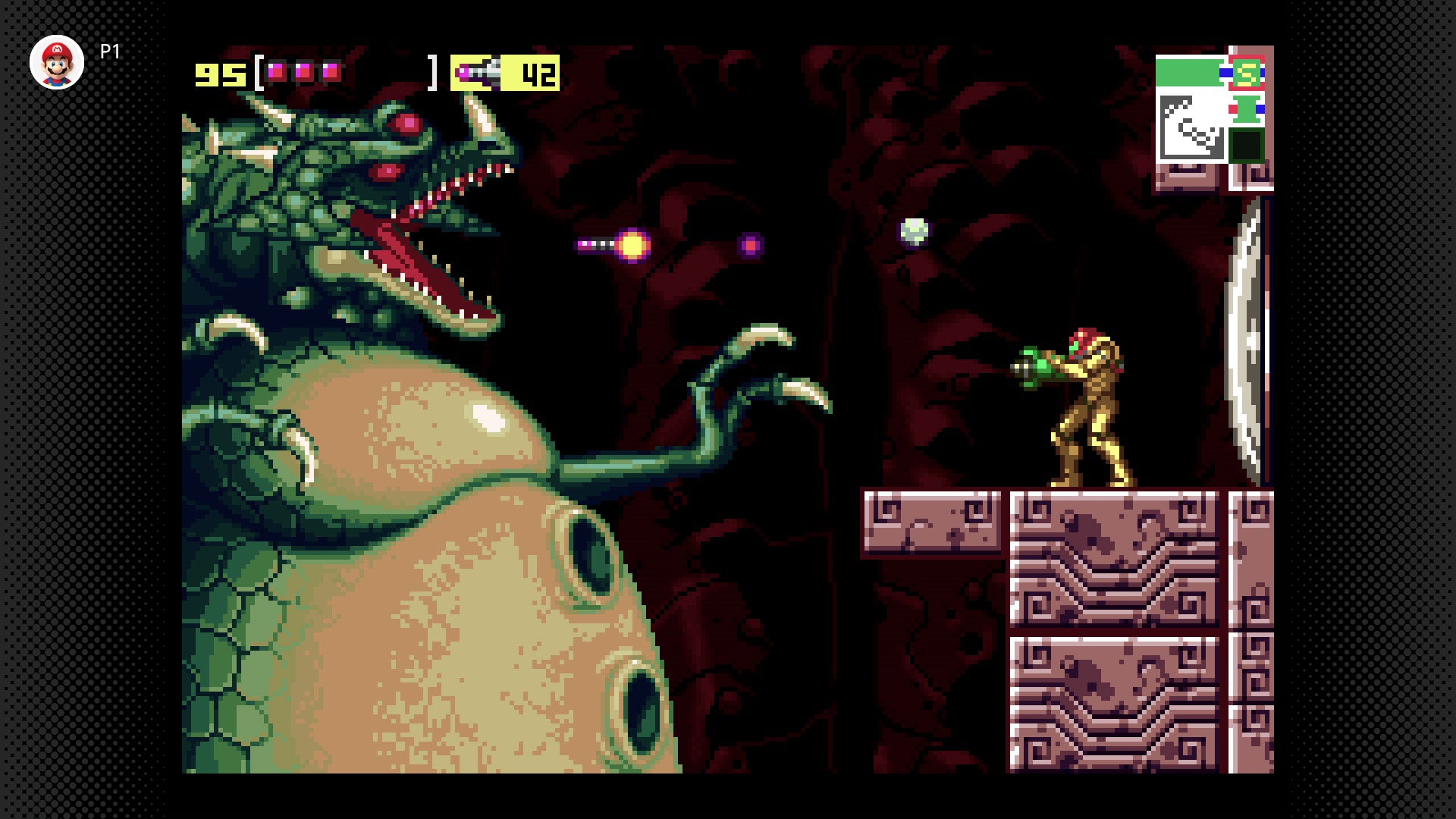Open the green horizontal room bar on minimap
Viewport: 1456px width, 819px height.
pyautogui.click(x=1187, y=72)
